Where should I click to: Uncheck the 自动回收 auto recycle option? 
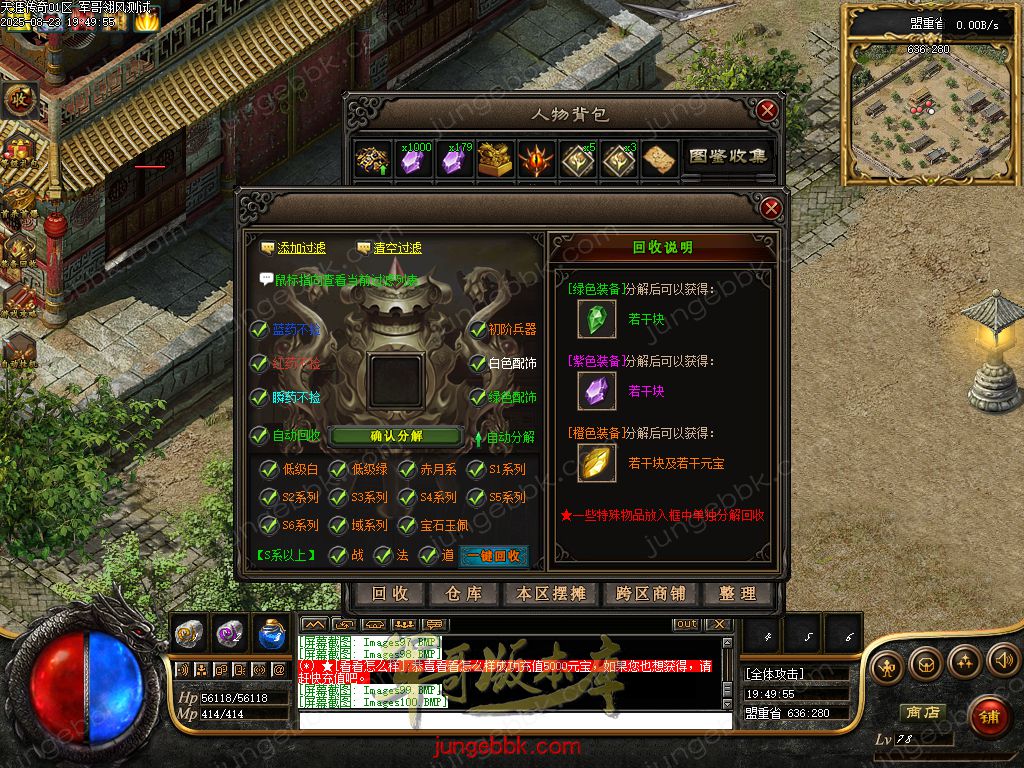point(260,436)
